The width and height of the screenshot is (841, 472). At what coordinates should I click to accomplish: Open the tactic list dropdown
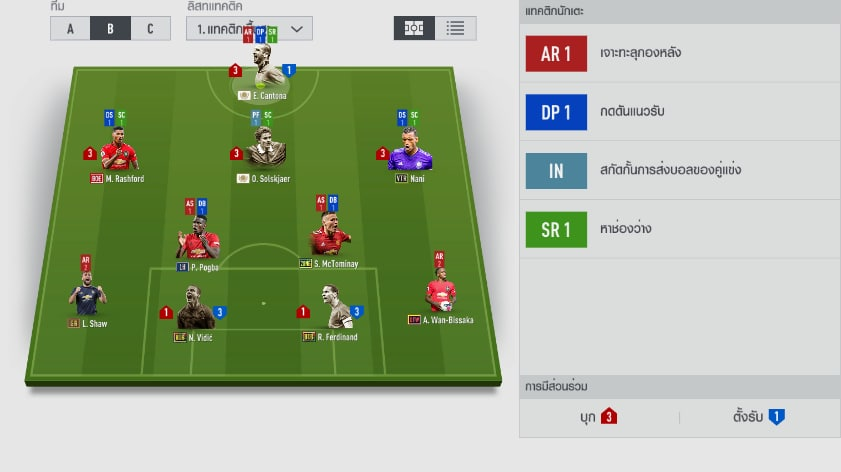click(249, 28)
